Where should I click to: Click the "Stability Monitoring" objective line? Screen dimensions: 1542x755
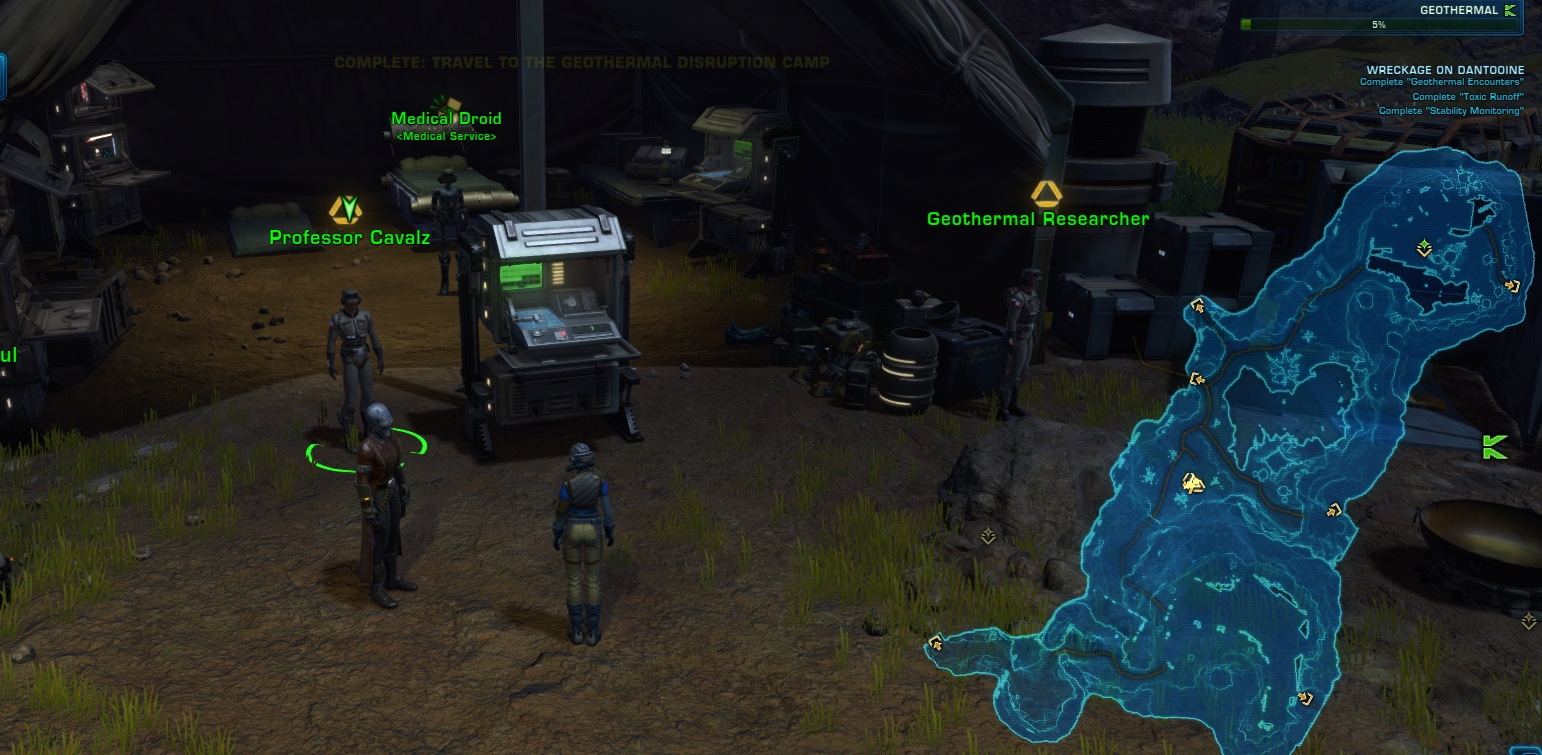pos(1451,111)
